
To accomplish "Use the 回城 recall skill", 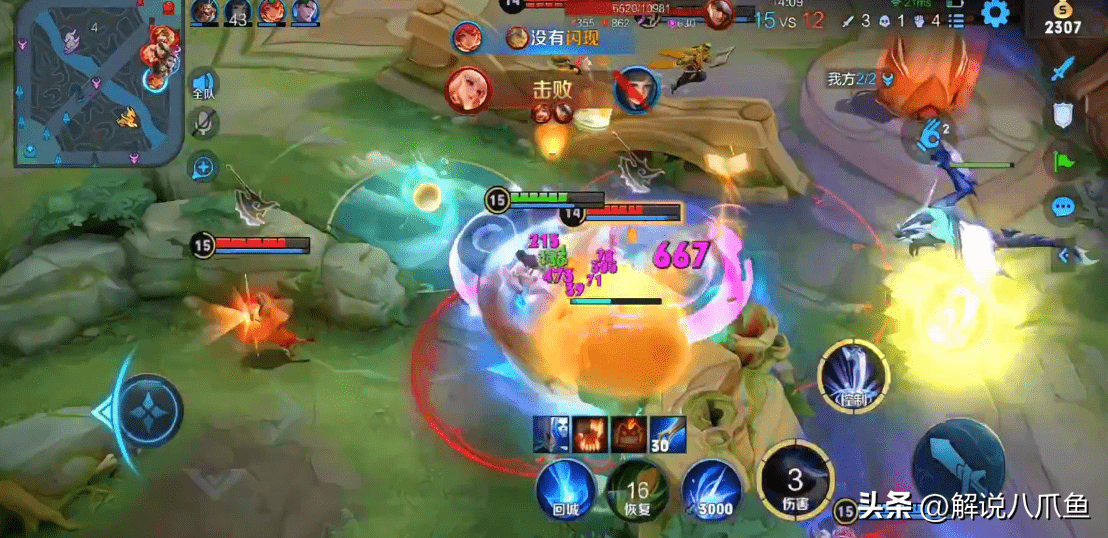I will tap(564, 488).
